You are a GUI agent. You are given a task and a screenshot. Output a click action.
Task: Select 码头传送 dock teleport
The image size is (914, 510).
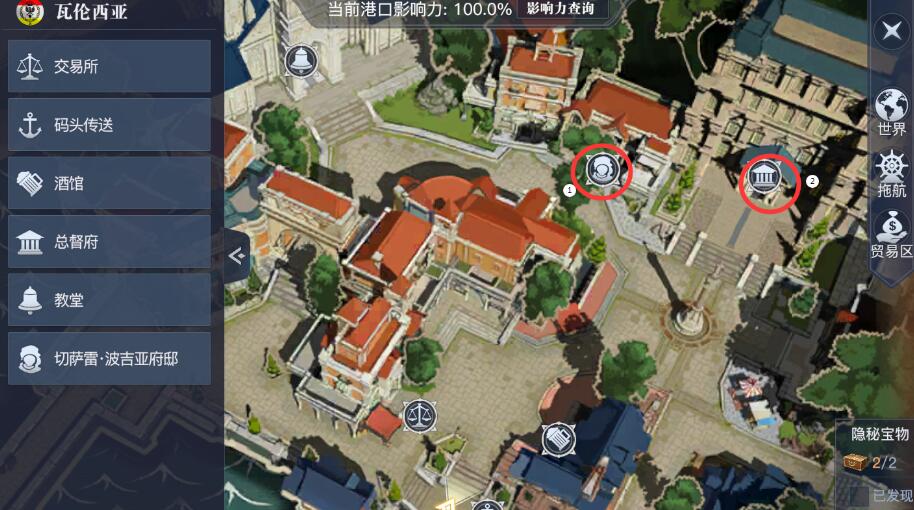(x=109, y=125)
